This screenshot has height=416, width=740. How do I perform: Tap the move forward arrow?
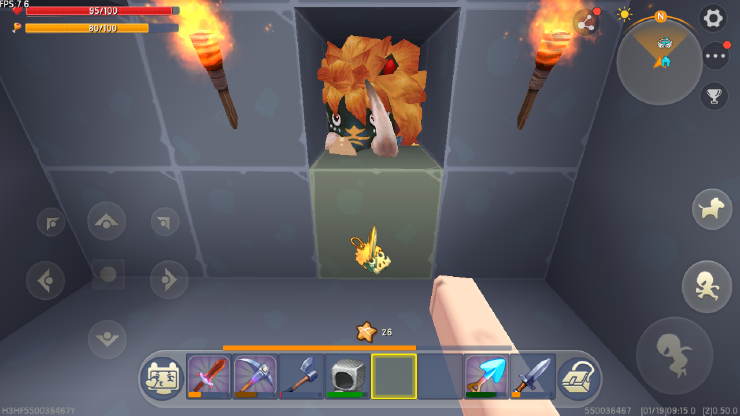tap(107, 221)
